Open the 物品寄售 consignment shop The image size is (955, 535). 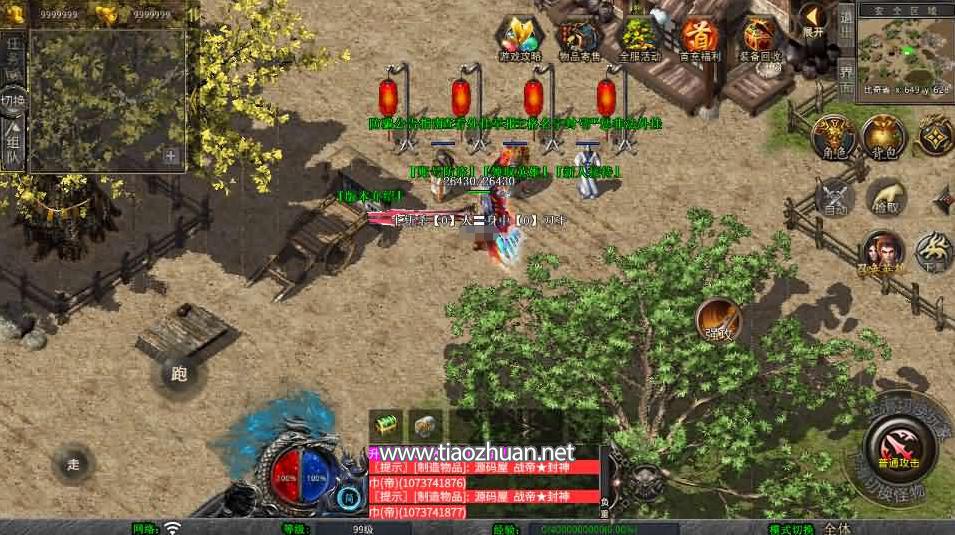[579, 40]
